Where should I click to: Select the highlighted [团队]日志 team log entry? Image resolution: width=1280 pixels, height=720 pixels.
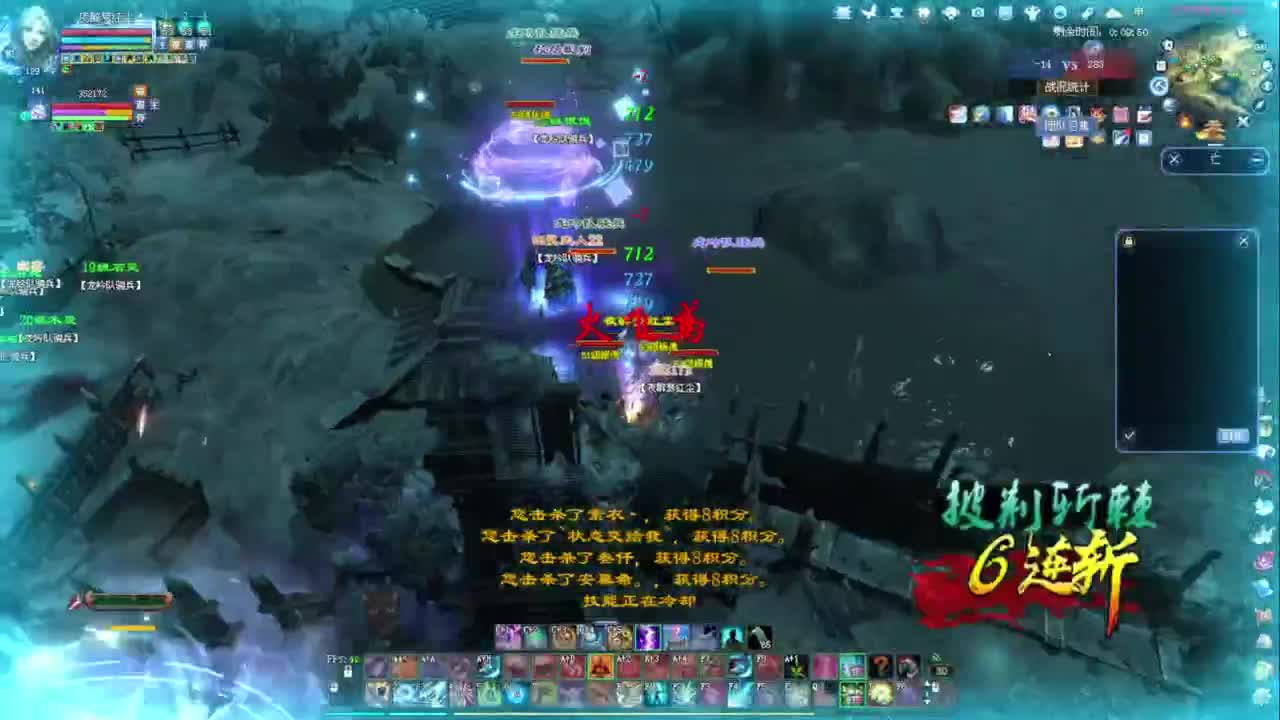click(1066, 123)
